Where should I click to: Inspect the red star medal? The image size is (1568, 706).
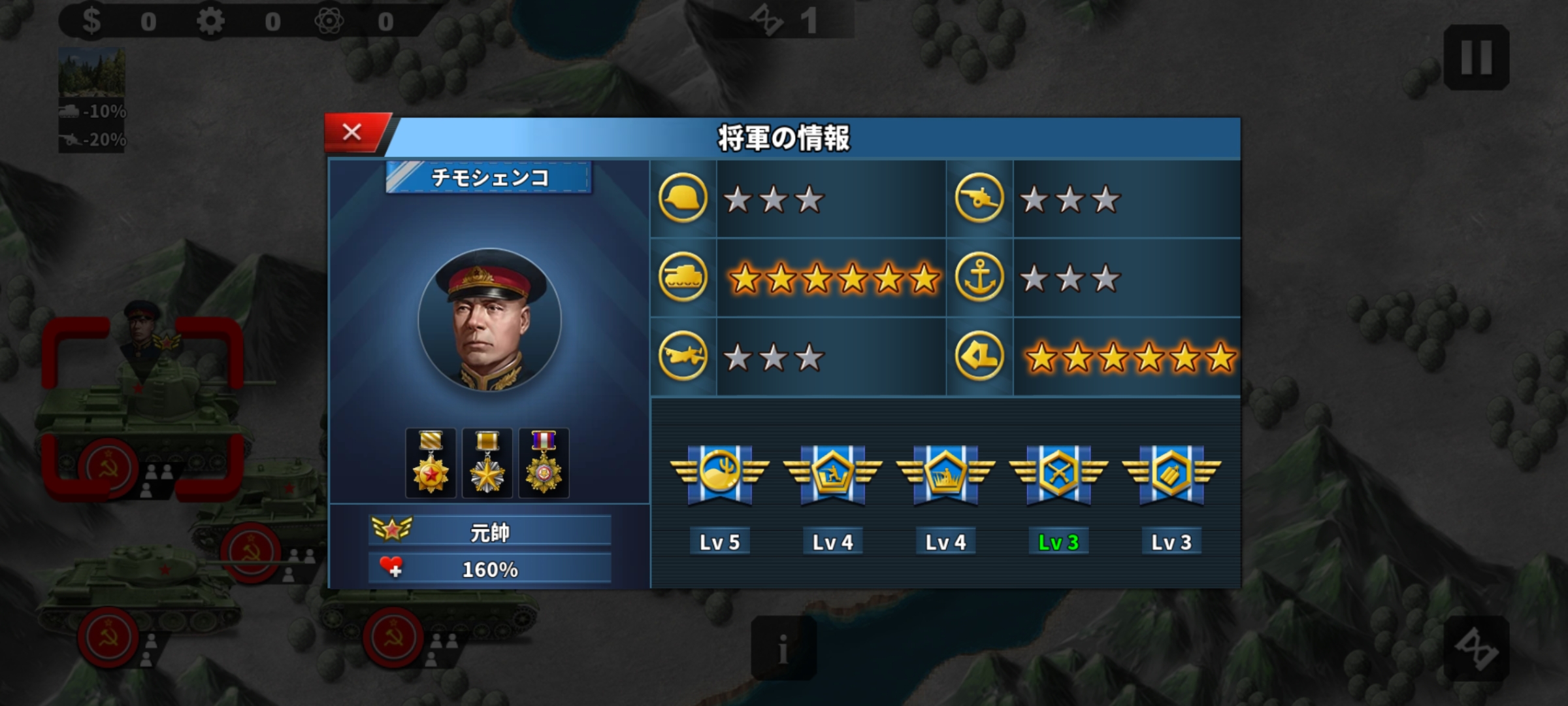[431, 463]
